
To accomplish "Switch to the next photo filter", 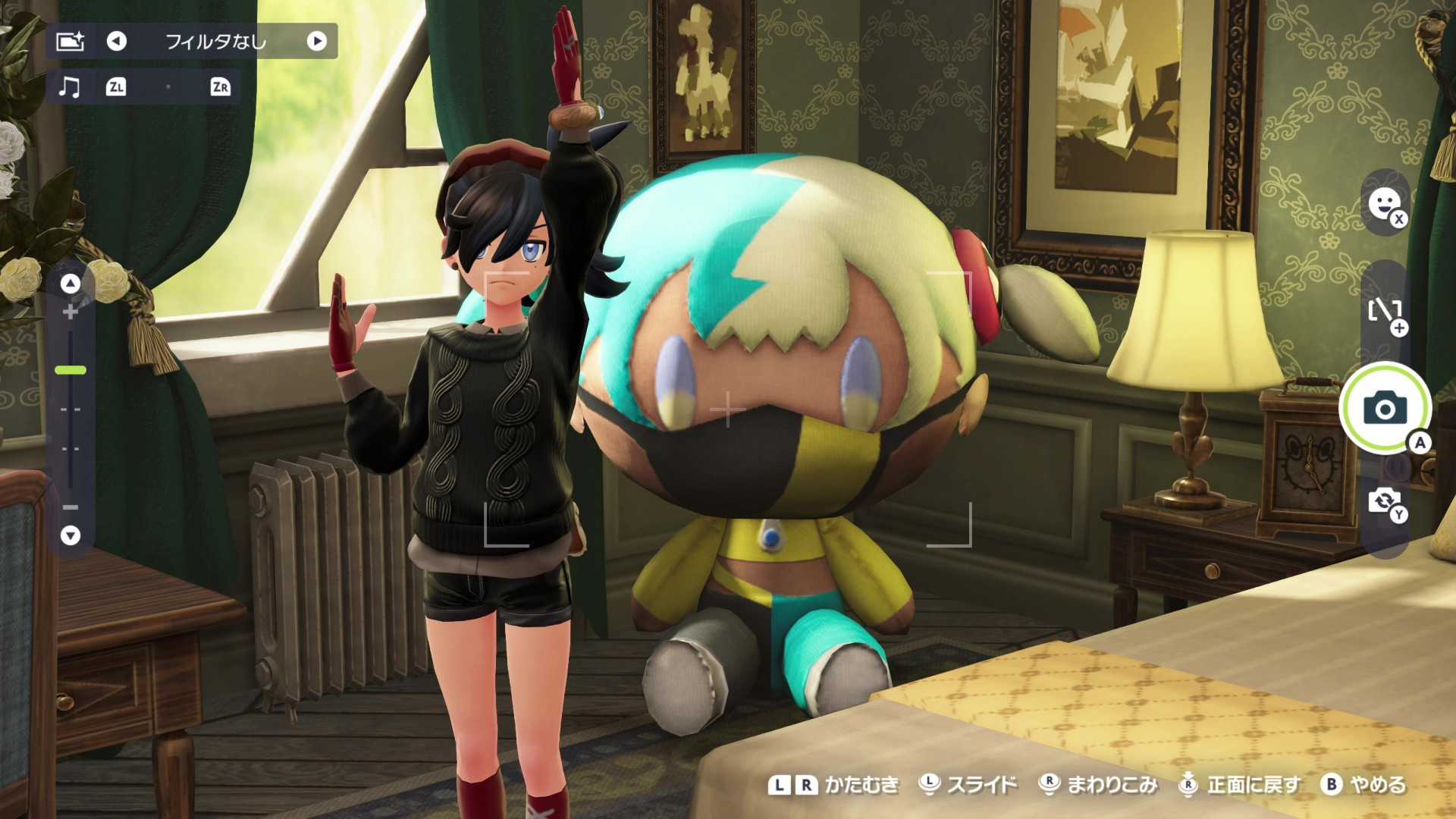I will tap(317, 41).
